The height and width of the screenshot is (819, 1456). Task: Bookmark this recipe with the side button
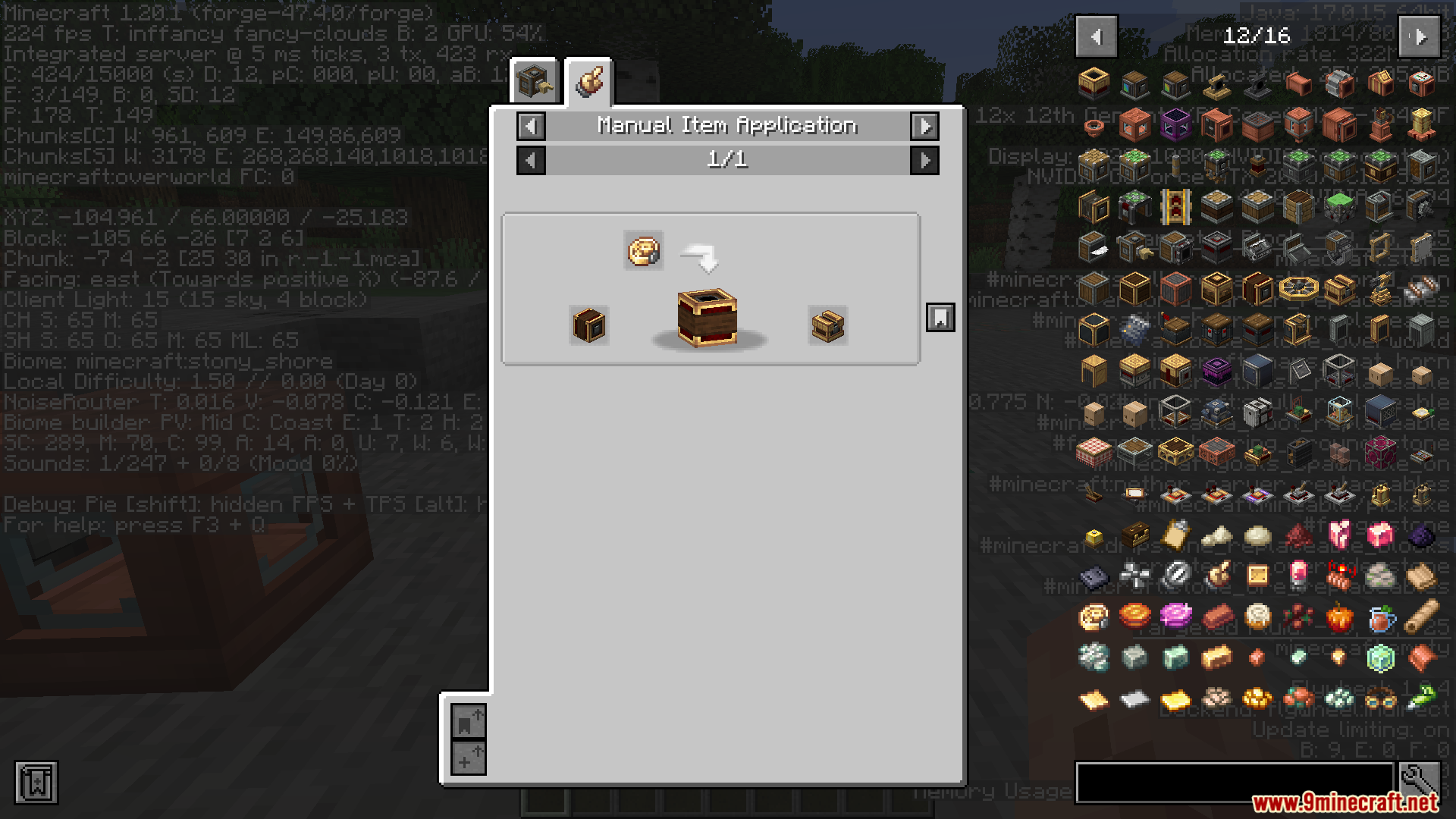[940, 318]
